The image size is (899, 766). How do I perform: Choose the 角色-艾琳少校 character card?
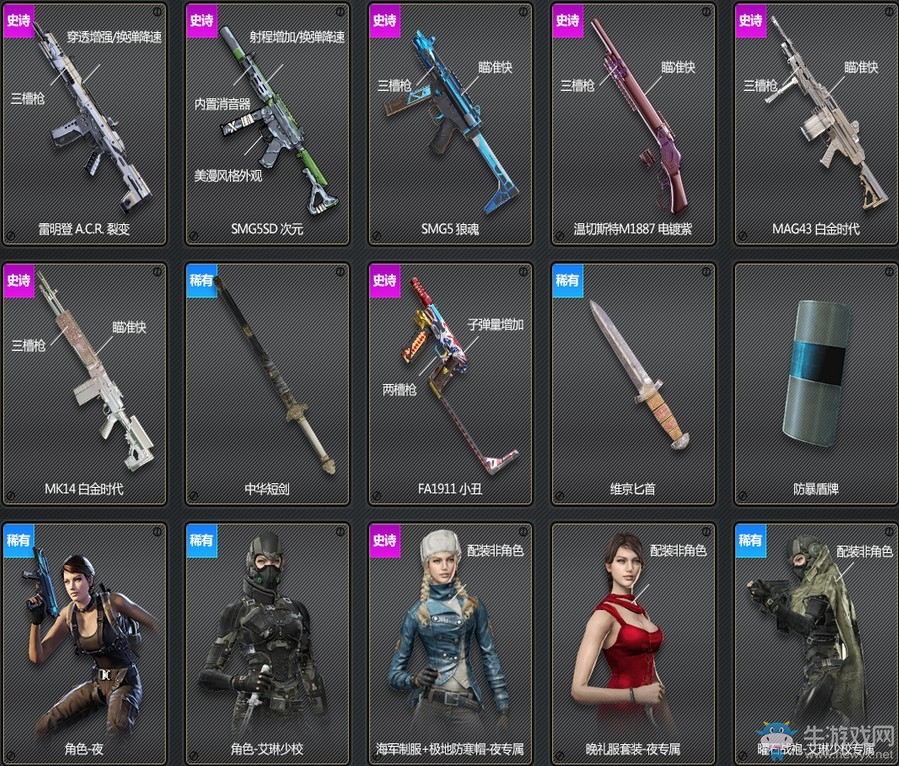pyautogui.click(x=267, y=642)
